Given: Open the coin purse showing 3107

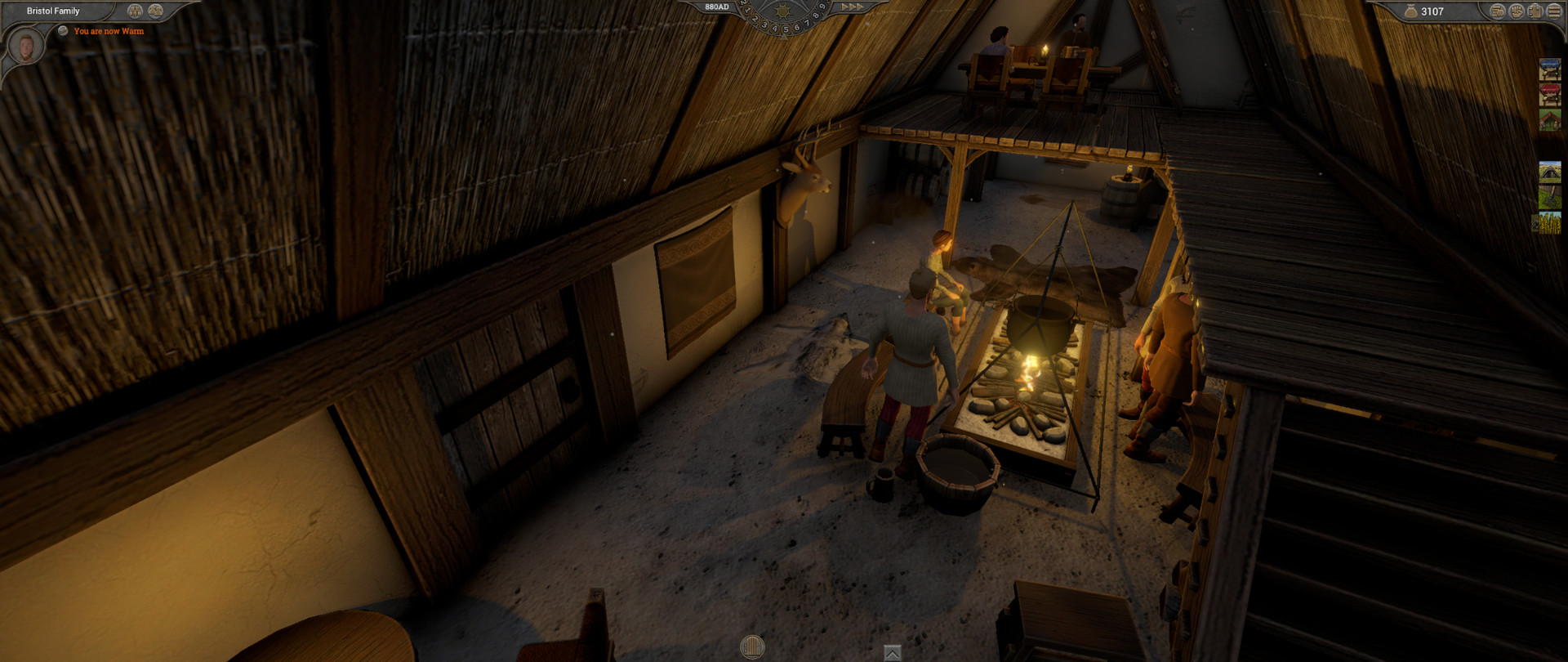Looking at the screenshot, I should (x=1411, y=11).
